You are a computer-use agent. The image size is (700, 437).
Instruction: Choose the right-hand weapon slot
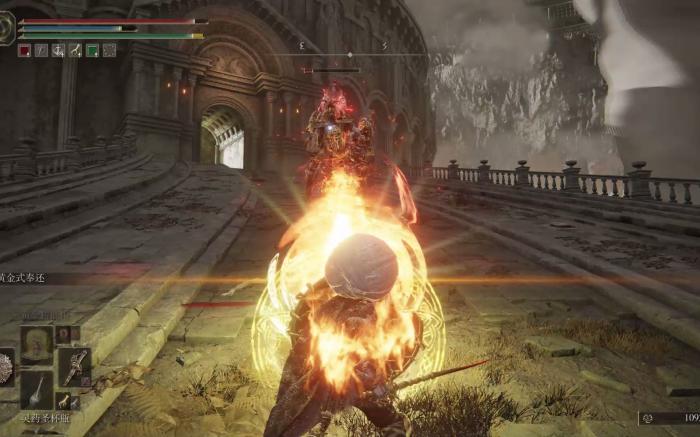coord(74,367)
